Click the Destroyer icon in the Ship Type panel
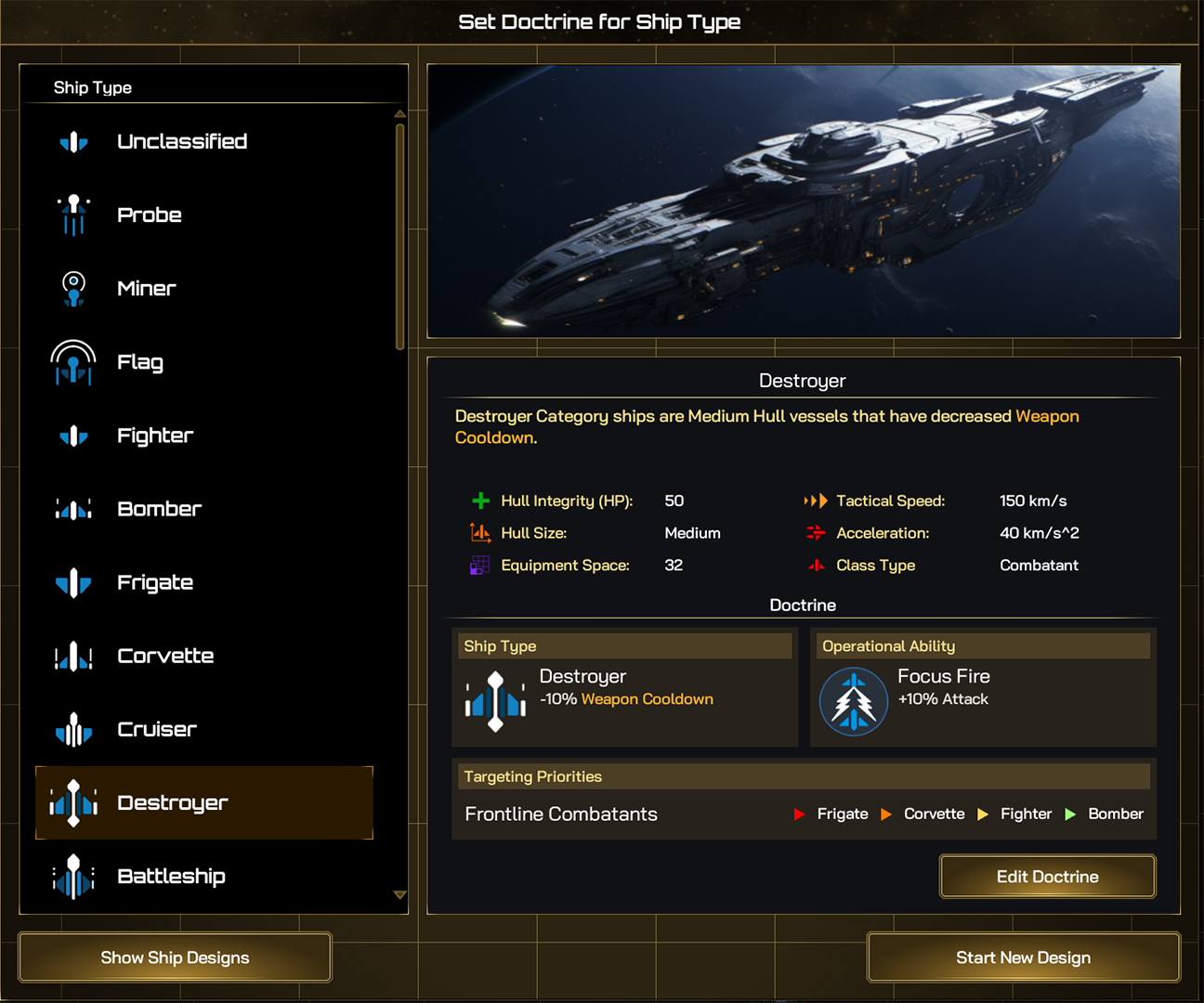 [x=72, y=802]
